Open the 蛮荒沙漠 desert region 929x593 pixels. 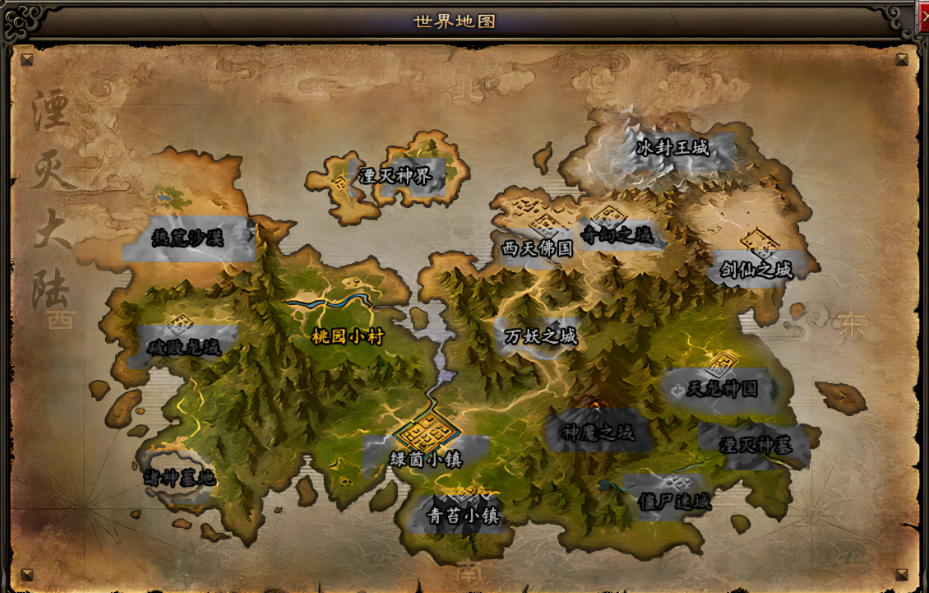click(x=187, y=237)
